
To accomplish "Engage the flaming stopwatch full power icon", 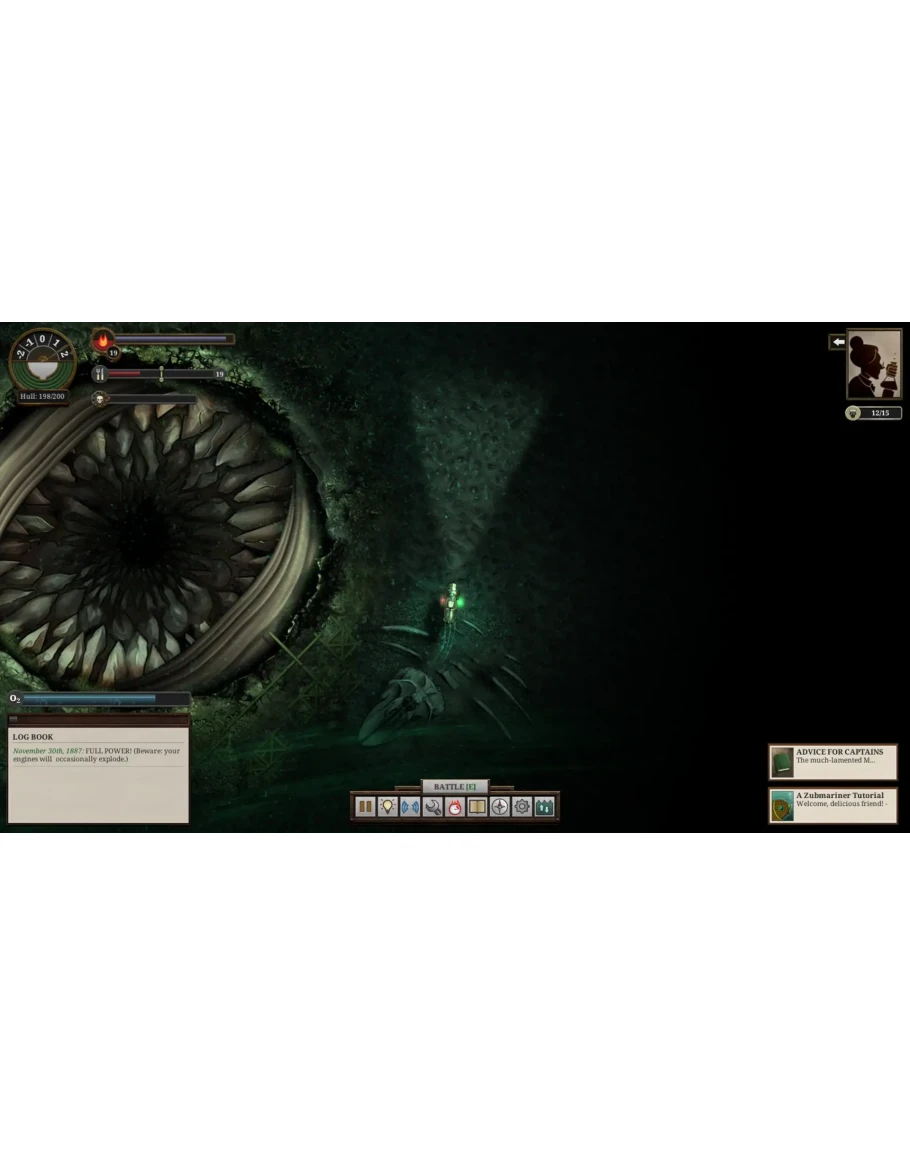I will (x=455, y=806).
